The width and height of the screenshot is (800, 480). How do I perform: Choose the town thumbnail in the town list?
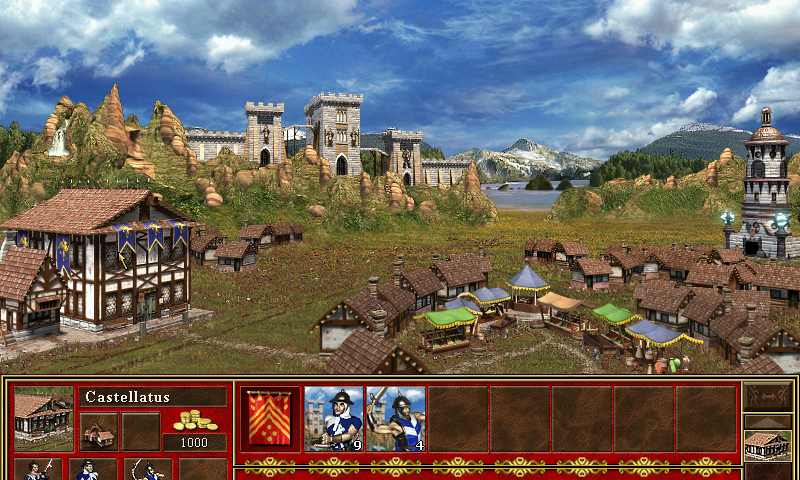pyautogui.click(x=767, y=444)
